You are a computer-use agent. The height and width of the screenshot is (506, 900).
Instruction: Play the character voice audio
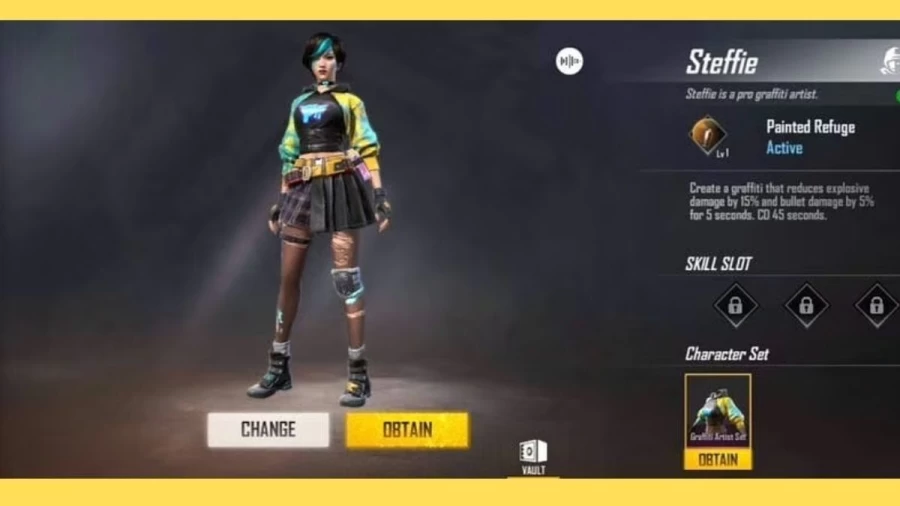point(569,62)
